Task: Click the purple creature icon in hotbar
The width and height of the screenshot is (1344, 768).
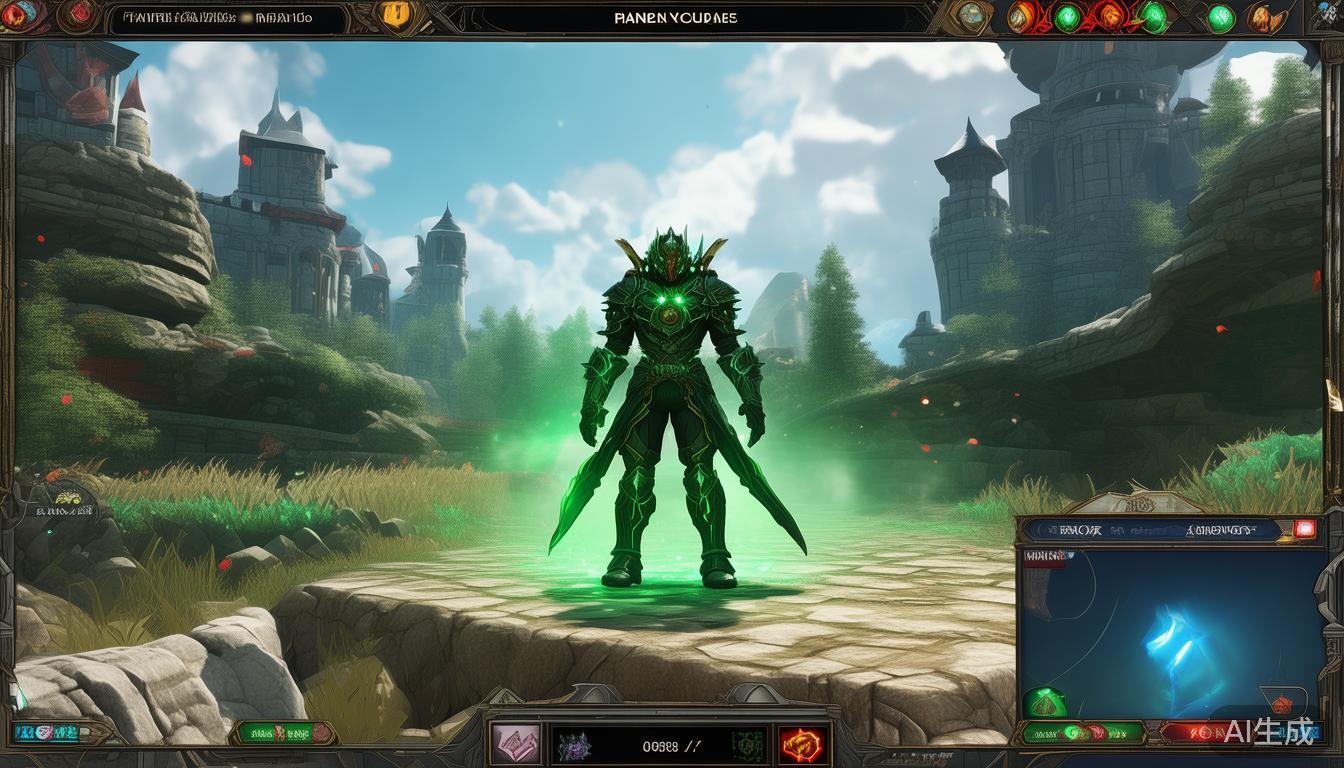Action: 574,745
